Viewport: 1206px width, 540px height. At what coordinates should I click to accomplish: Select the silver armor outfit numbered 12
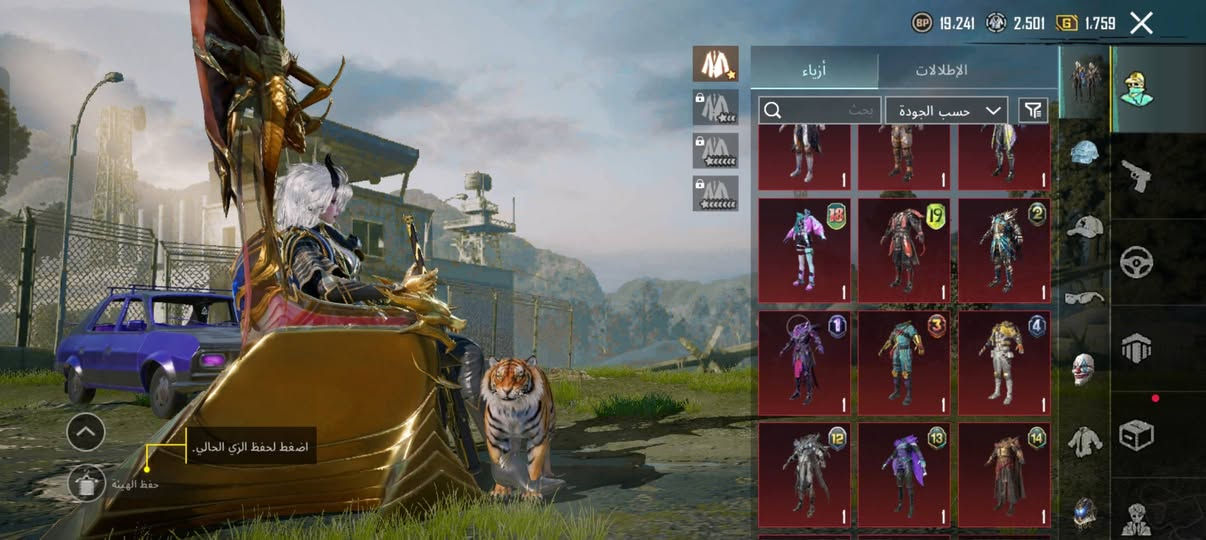pyautogui.click(x=804, y=475)
